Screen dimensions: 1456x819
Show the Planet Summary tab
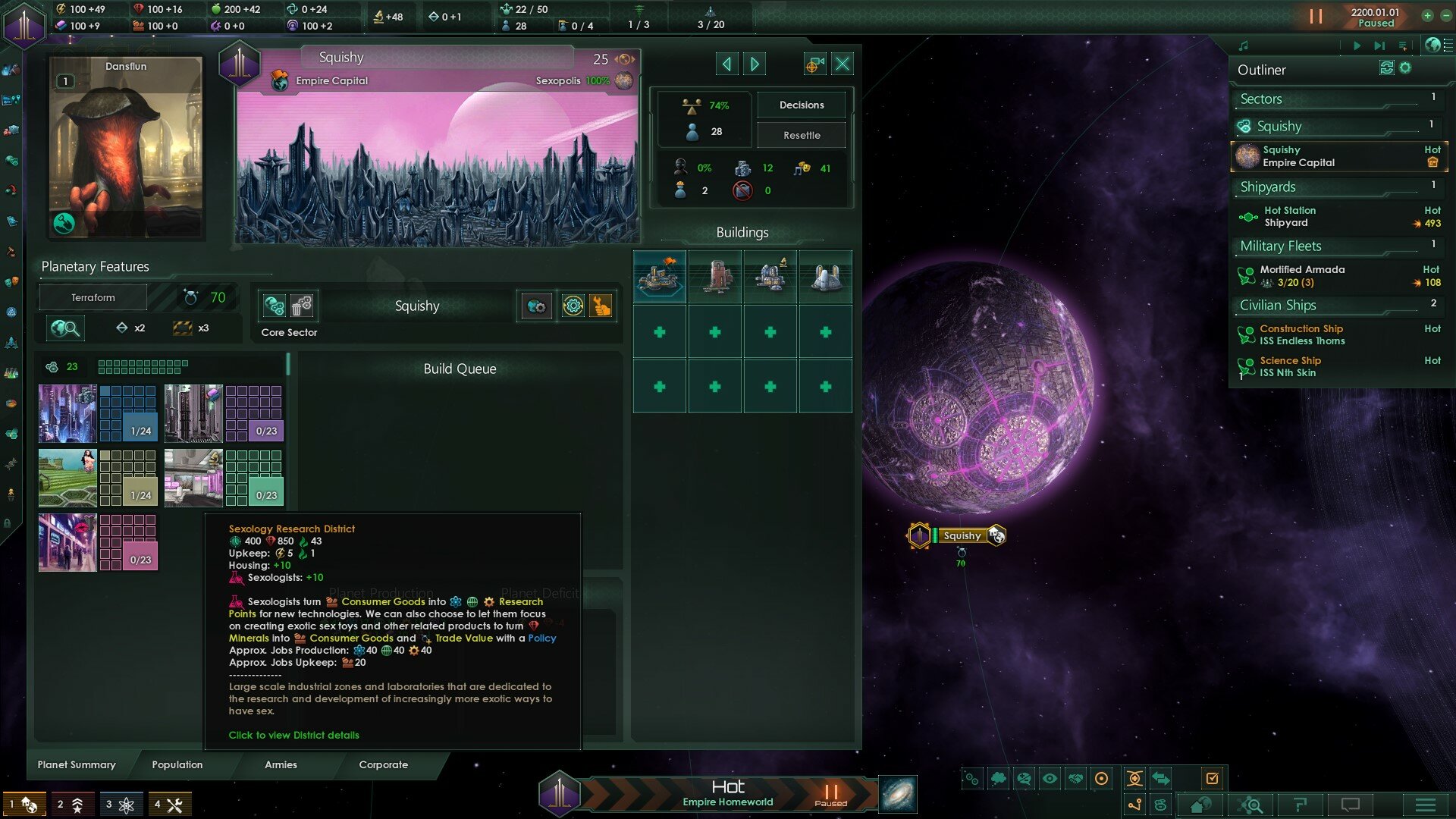point(77,764)
